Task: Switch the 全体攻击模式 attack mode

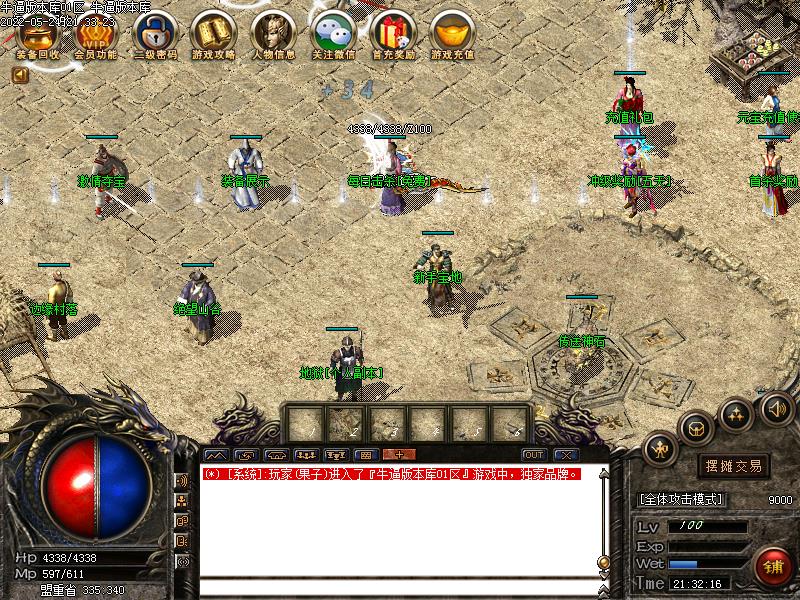Action: (681, 499)
